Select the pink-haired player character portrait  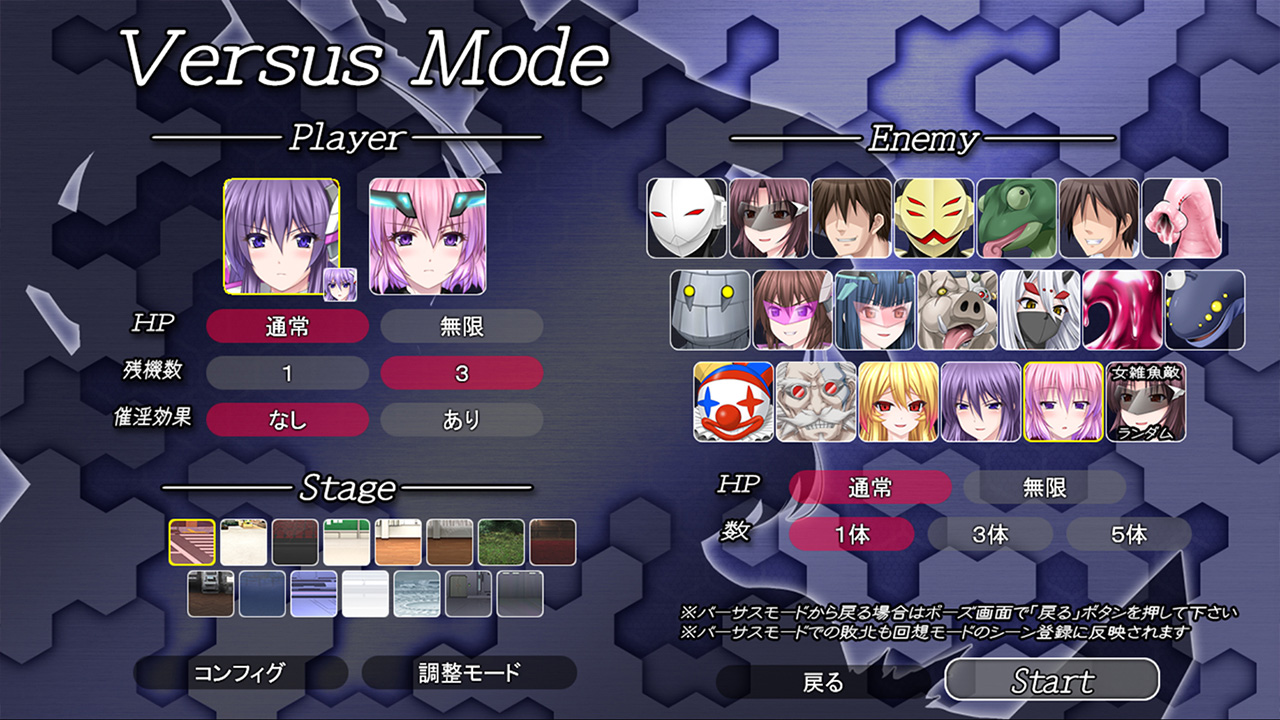pos(427,237)
